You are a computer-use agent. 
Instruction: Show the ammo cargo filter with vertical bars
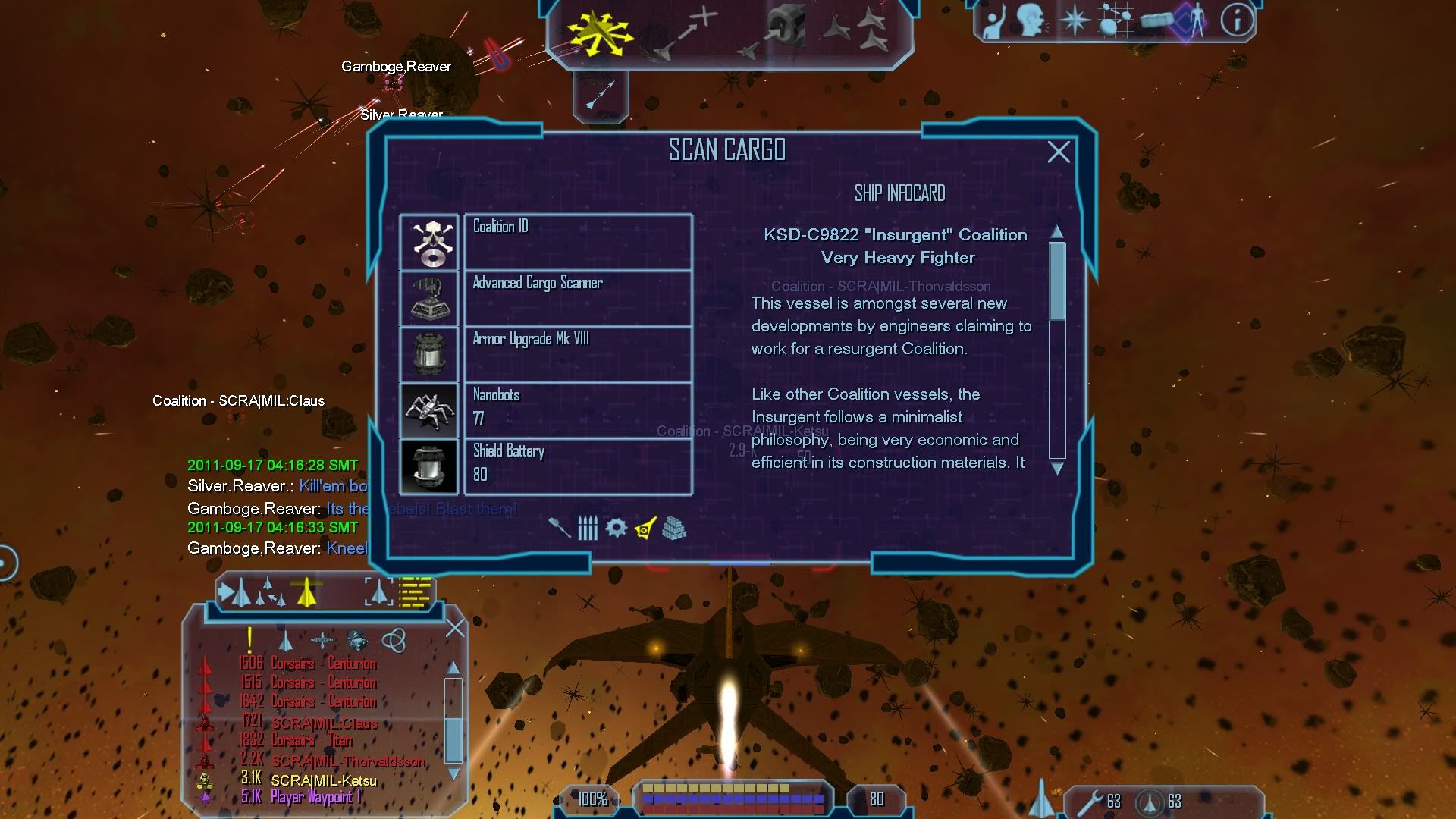(x=588, y=528)
